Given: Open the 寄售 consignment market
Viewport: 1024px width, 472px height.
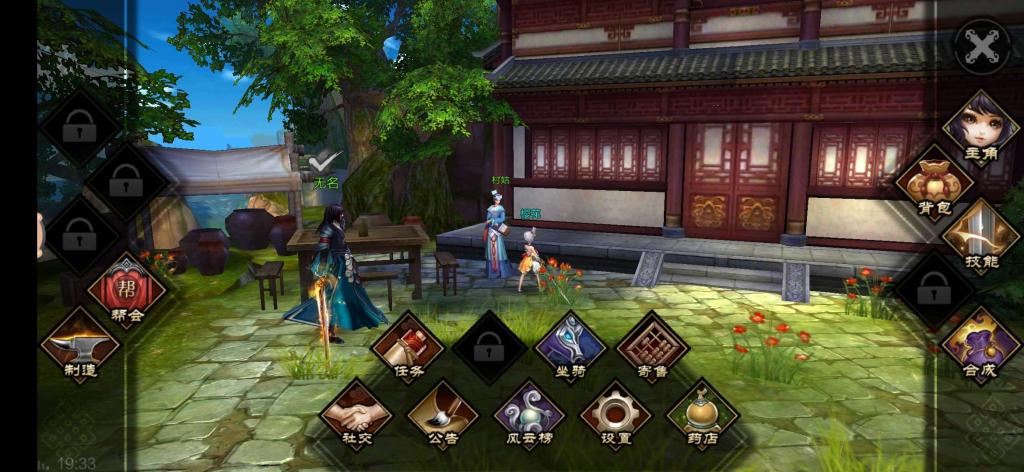Looking at the screenshot, I should [652, 347].
